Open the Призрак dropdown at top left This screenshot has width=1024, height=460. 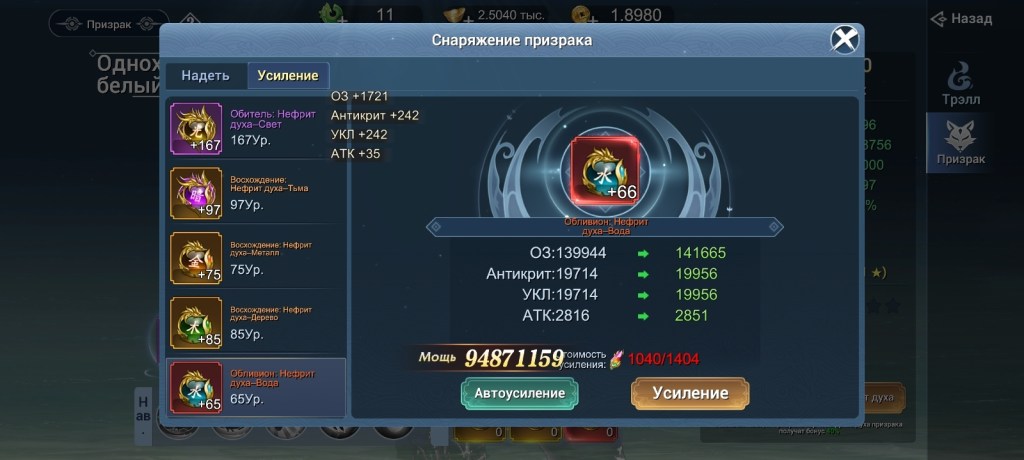pyautogui.click(x=108, y=23)
